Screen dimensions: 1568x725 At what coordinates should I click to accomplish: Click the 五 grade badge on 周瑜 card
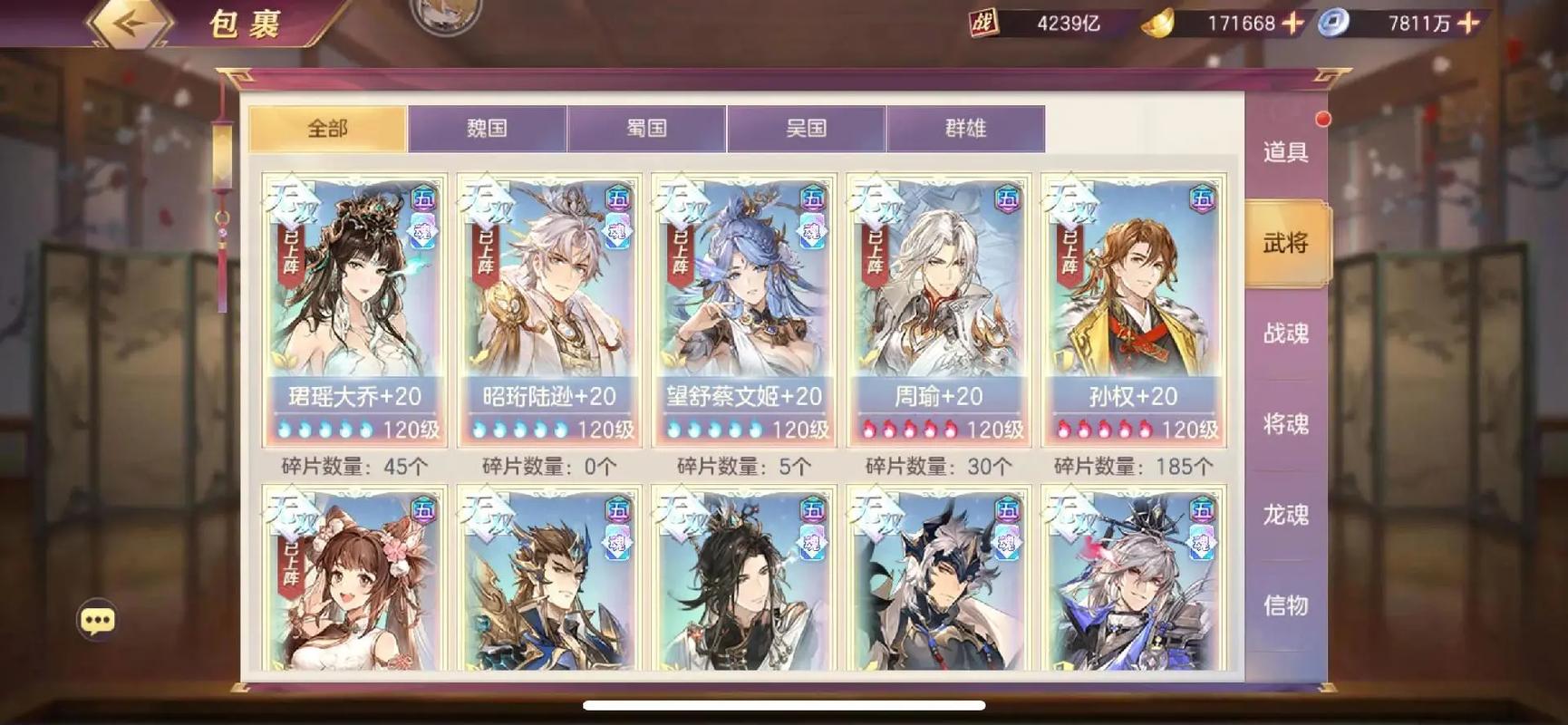(1008, 198)
